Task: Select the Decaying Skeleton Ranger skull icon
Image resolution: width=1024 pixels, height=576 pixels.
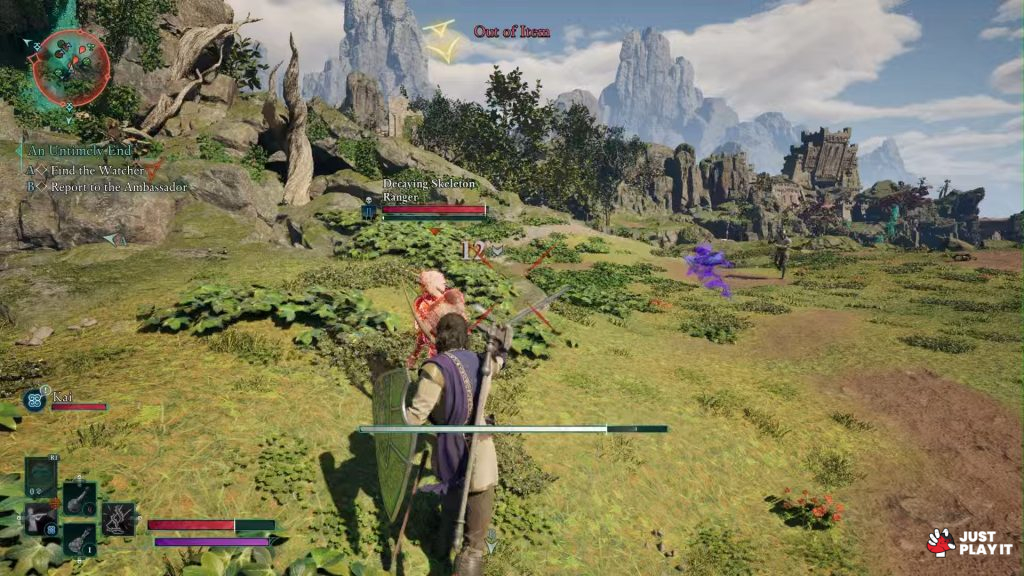Action: (368, 211)
